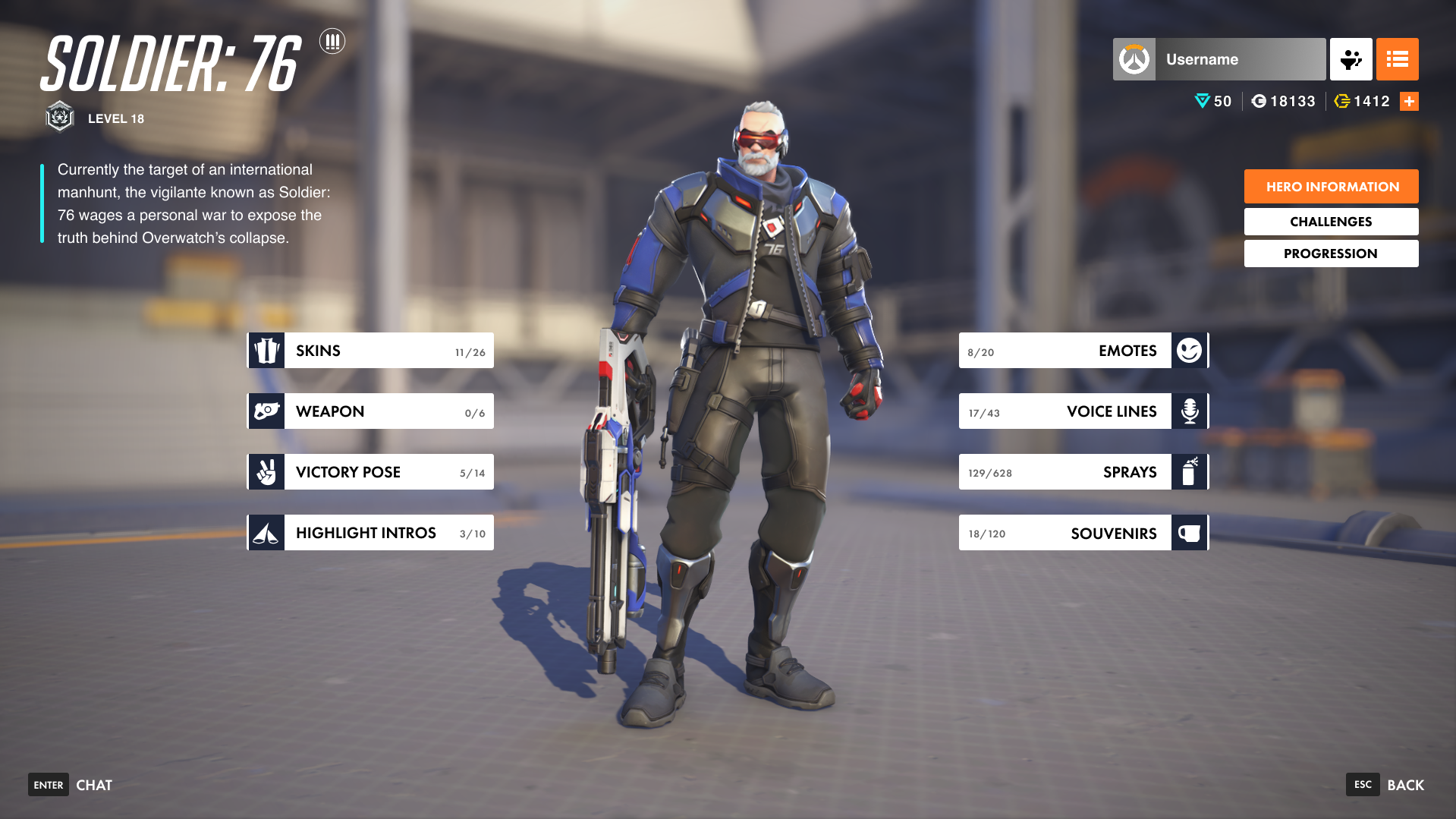Add more coins with the plus button

pyautogui.click(x=1409, y=102)
